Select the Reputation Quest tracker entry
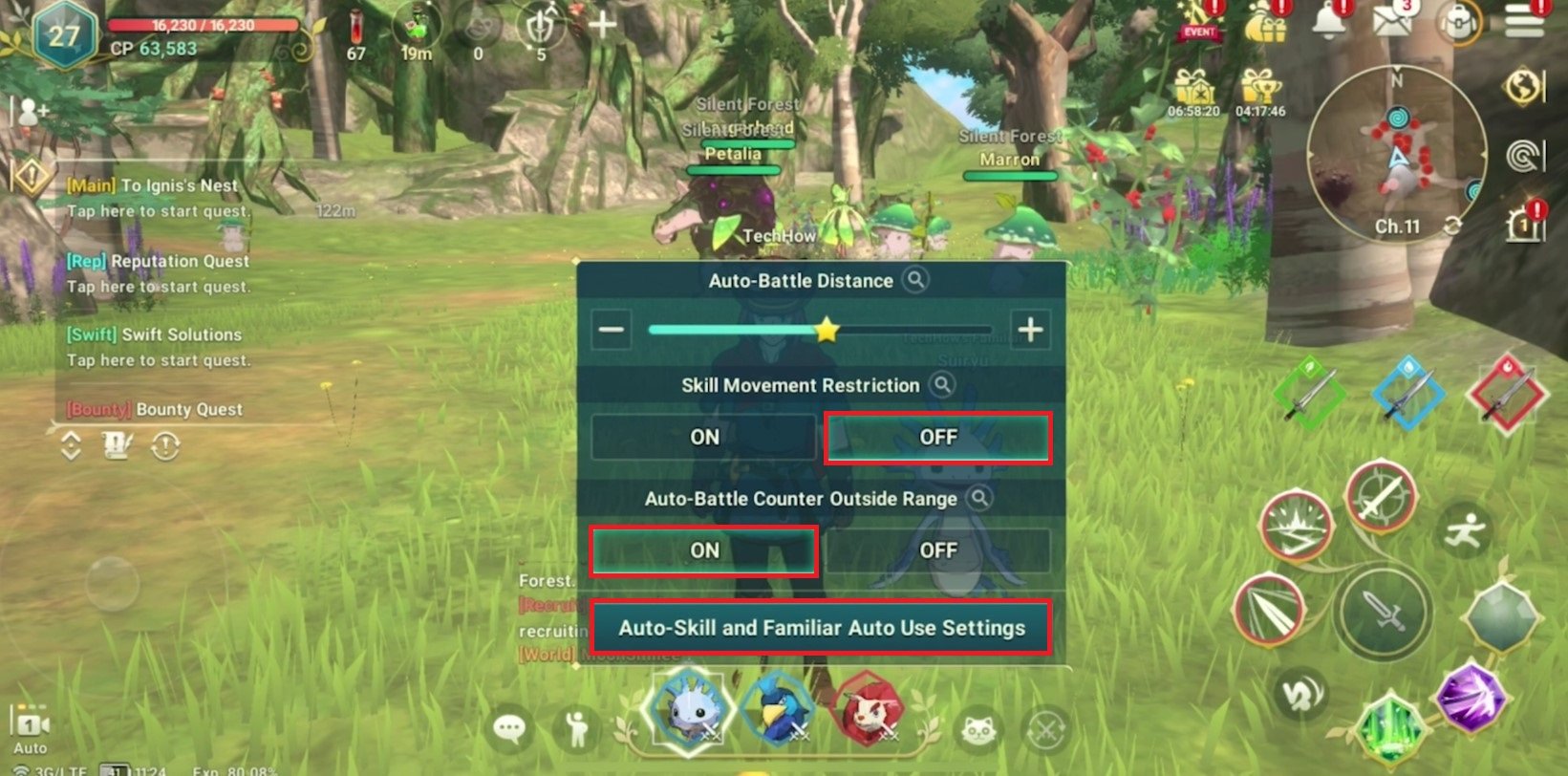Image resolution: width=1568 pixels, height=776 pixels. 158,271
